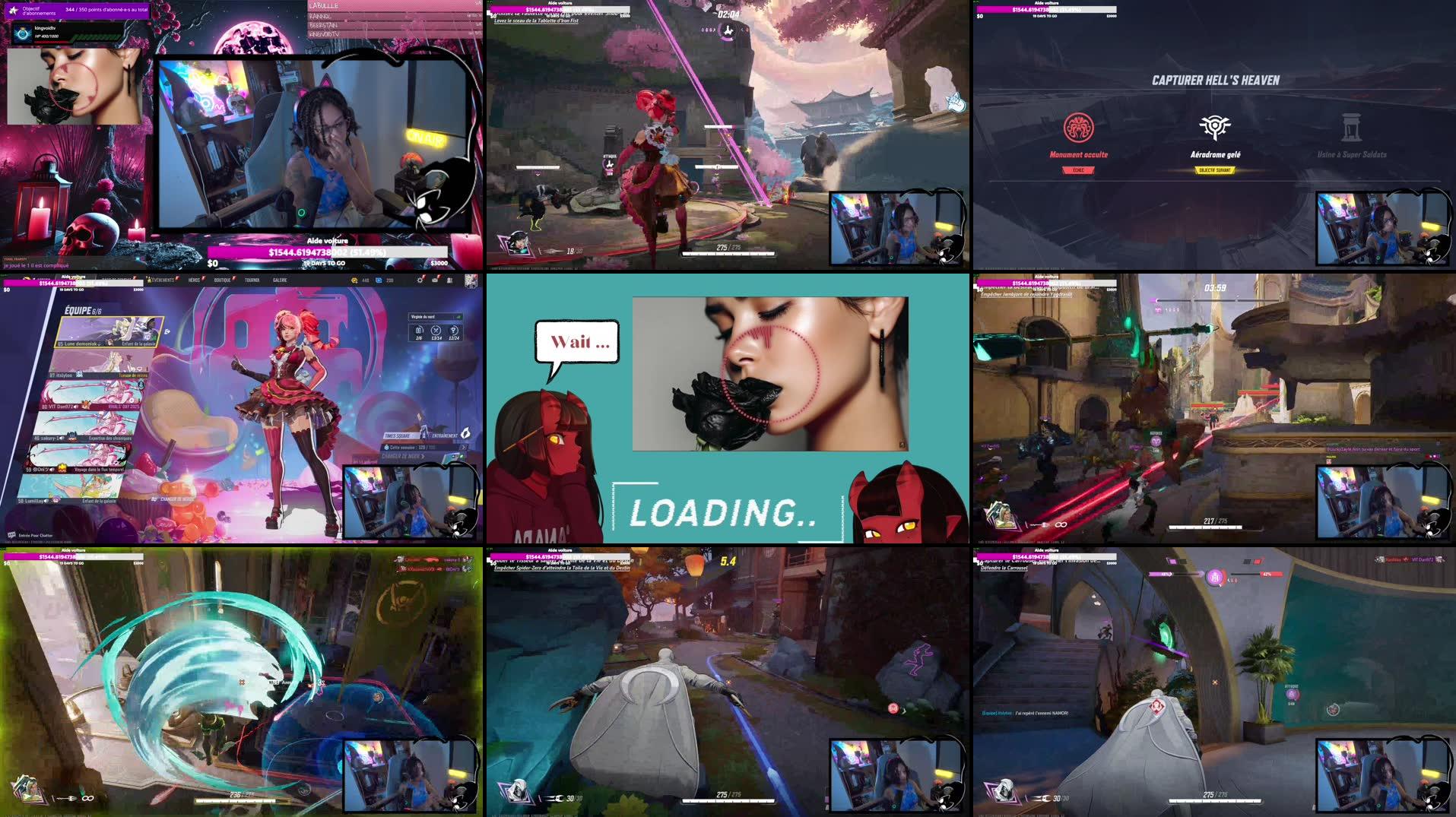The width and height of the screenshot is (1456, 817).
Task: Open the friends list icon near the avatar
Action: pyautogui.click(x=449, y=280)
